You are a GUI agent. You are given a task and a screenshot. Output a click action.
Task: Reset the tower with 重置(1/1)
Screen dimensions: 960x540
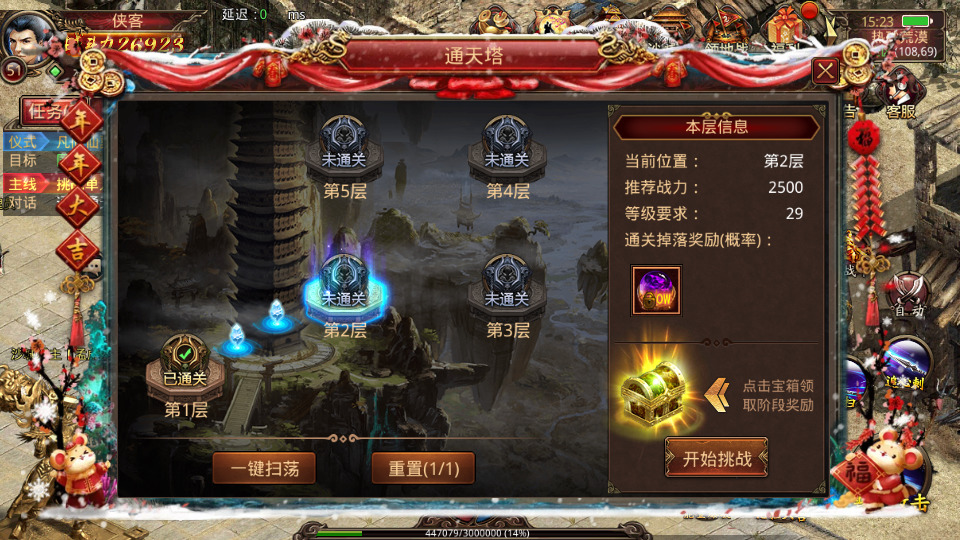(x=423, y=467)
